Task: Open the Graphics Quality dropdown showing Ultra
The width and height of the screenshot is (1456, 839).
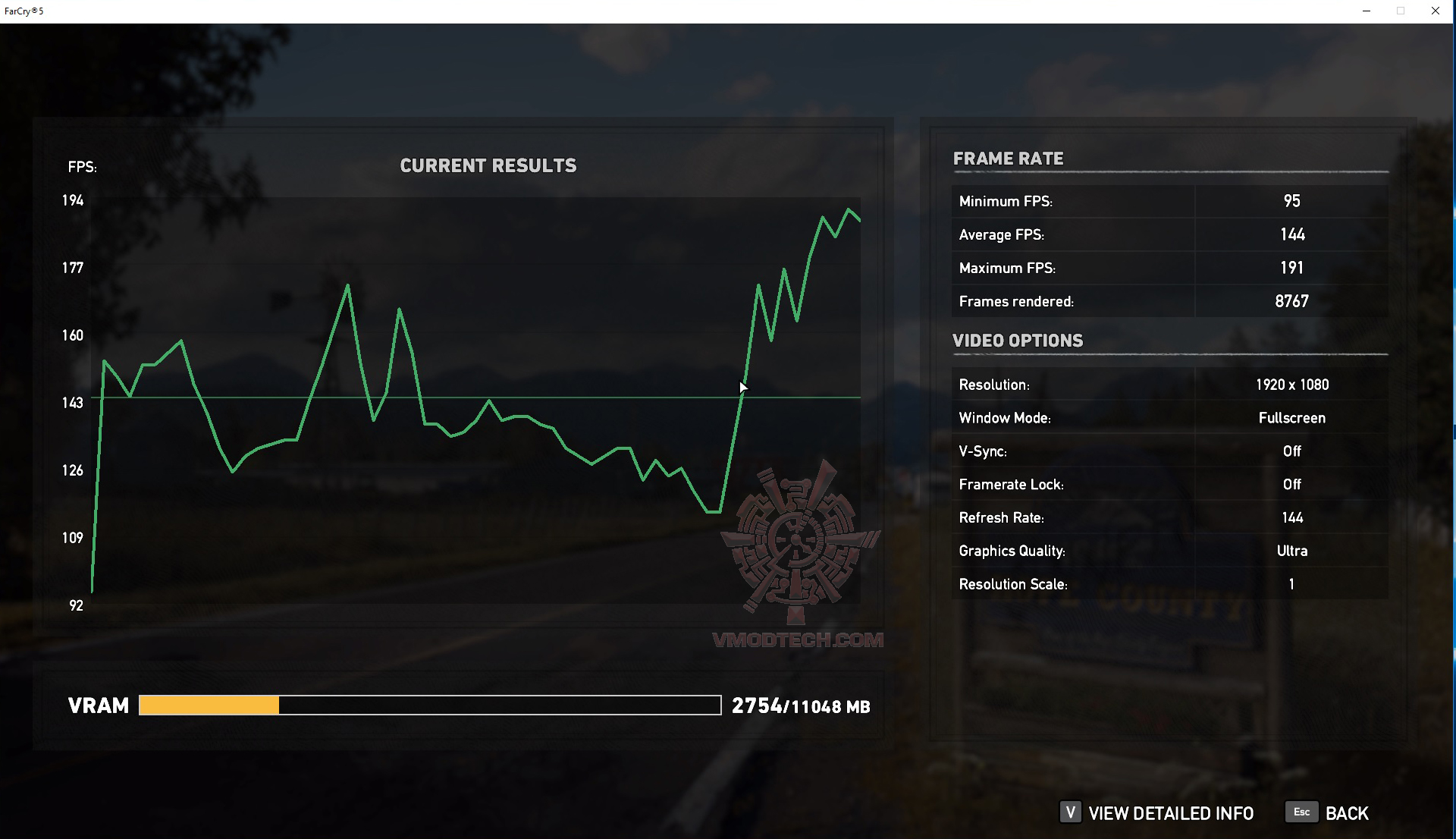Action: (1292, 551)
